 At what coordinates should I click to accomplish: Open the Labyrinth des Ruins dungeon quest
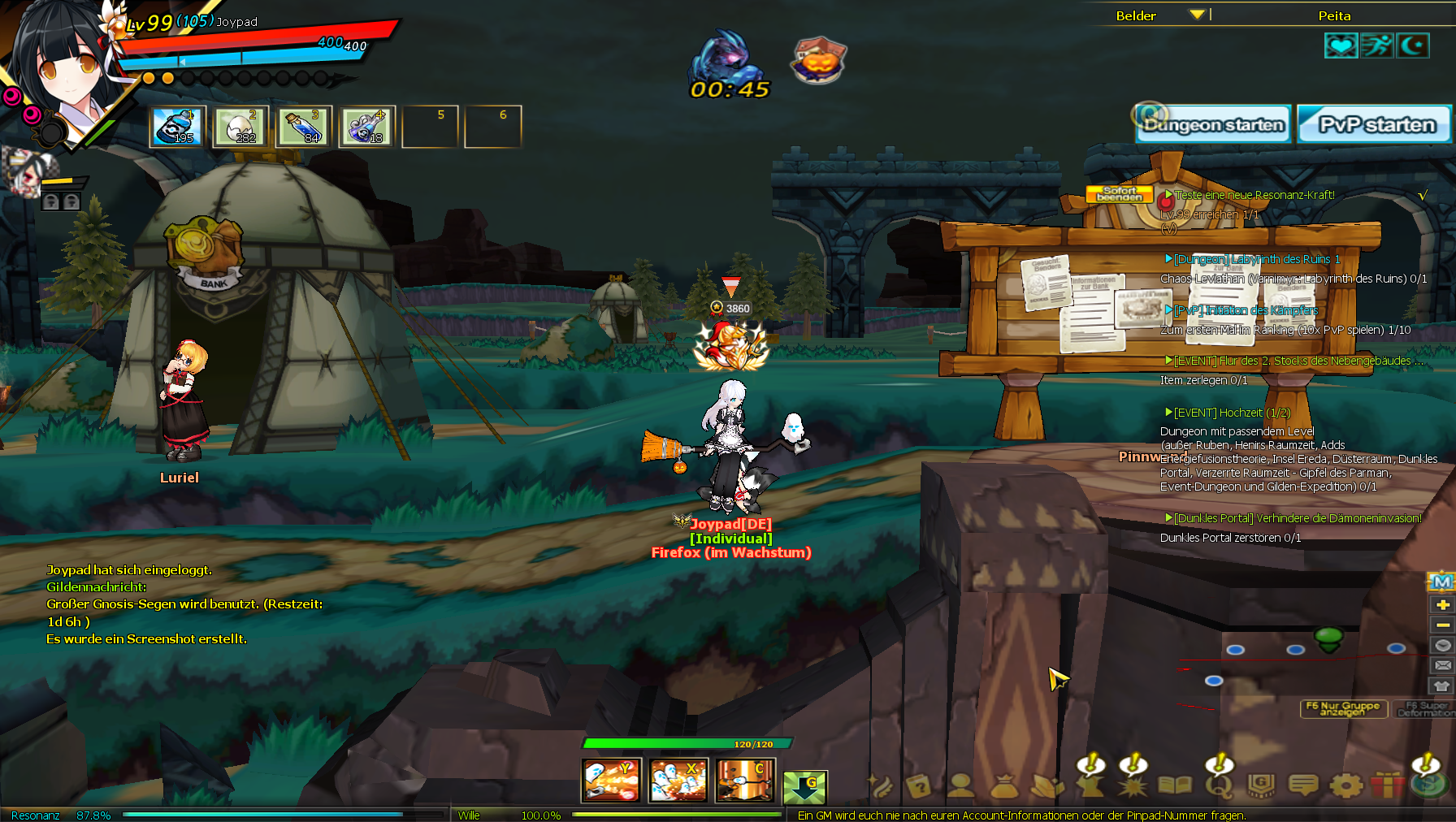click(x=1256, y=259)
